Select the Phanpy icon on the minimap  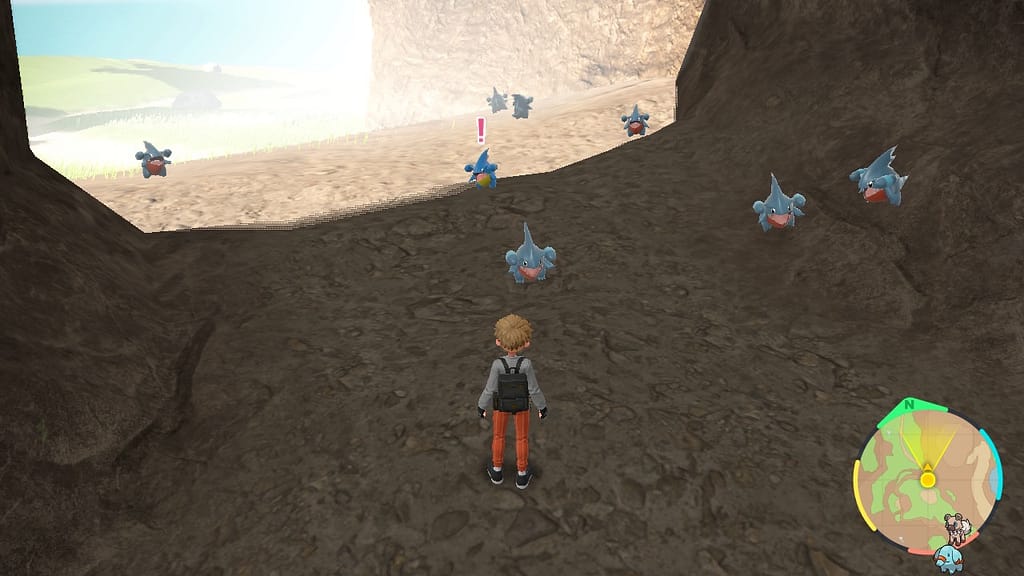(947, 557)
